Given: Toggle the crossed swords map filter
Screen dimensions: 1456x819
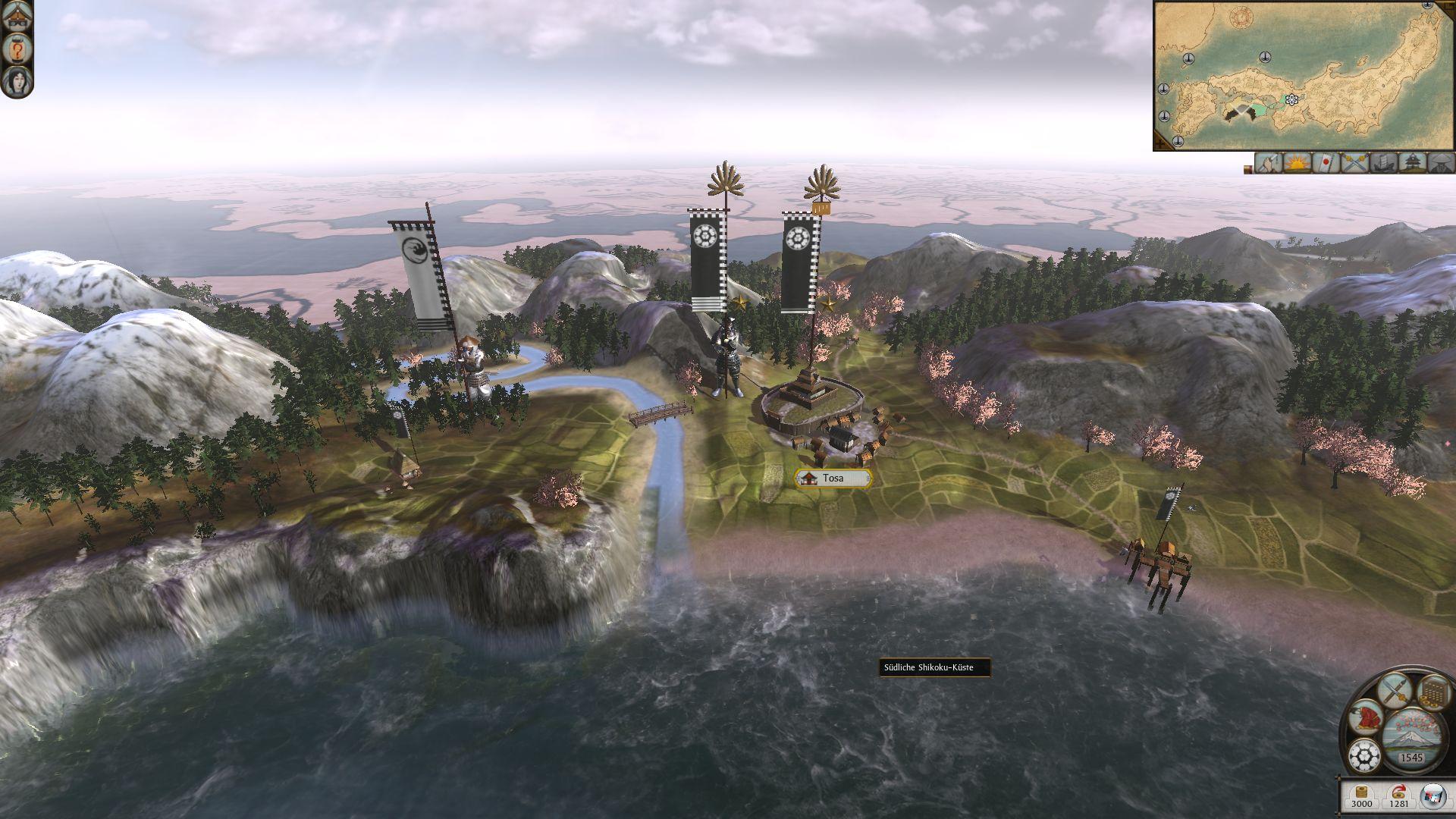Looking at the screenshot, I should (1354, 163).
